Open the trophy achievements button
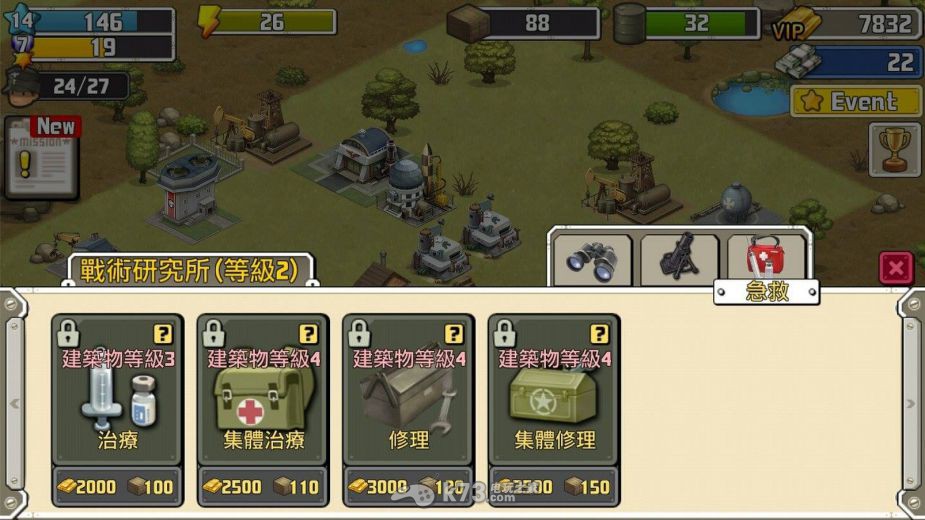Viewport: 925px width, 520px height. tap(894, 149)
